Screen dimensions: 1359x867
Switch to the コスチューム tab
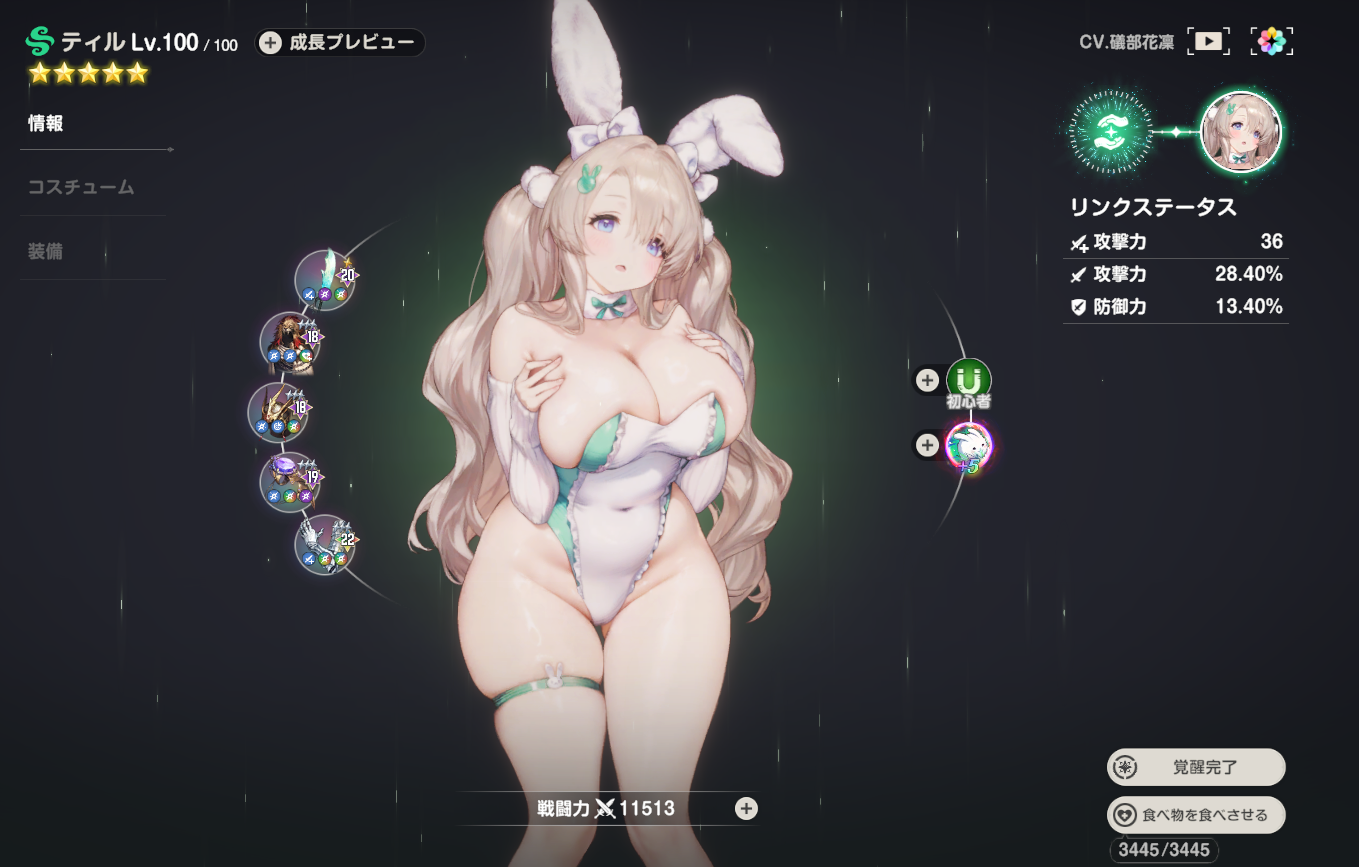[81, 187]
